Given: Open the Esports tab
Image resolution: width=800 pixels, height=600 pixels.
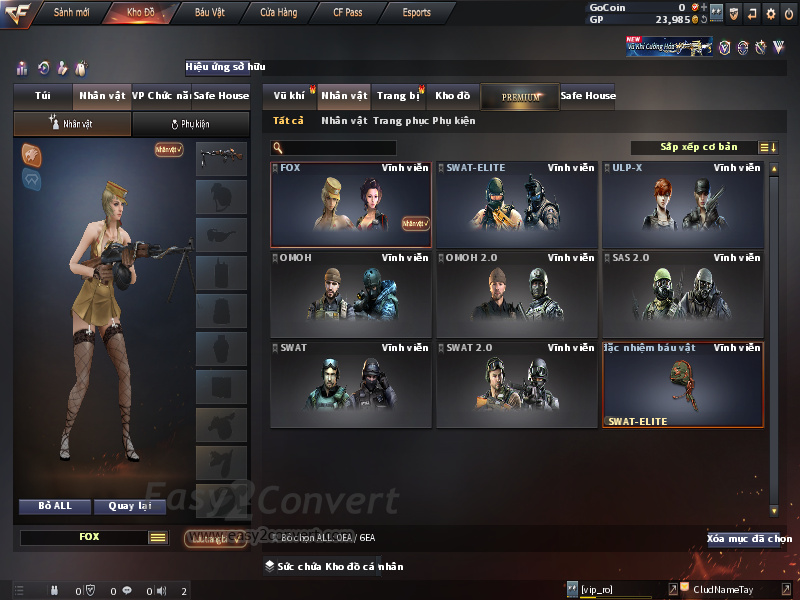Looking at the screenshot, I should (x=416, y=13).
